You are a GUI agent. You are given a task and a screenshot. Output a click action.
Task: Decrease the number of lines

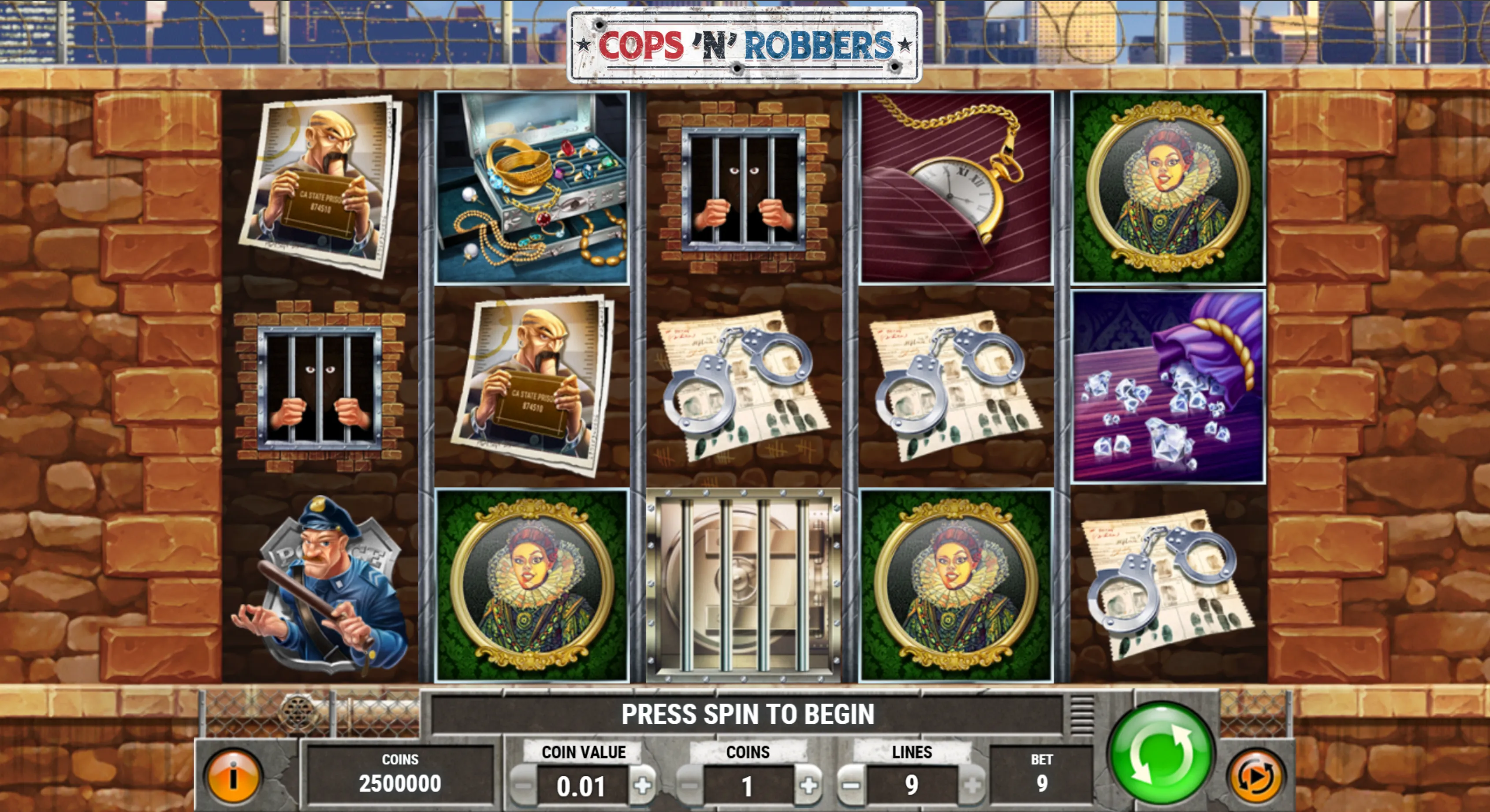tap(849, 786)
